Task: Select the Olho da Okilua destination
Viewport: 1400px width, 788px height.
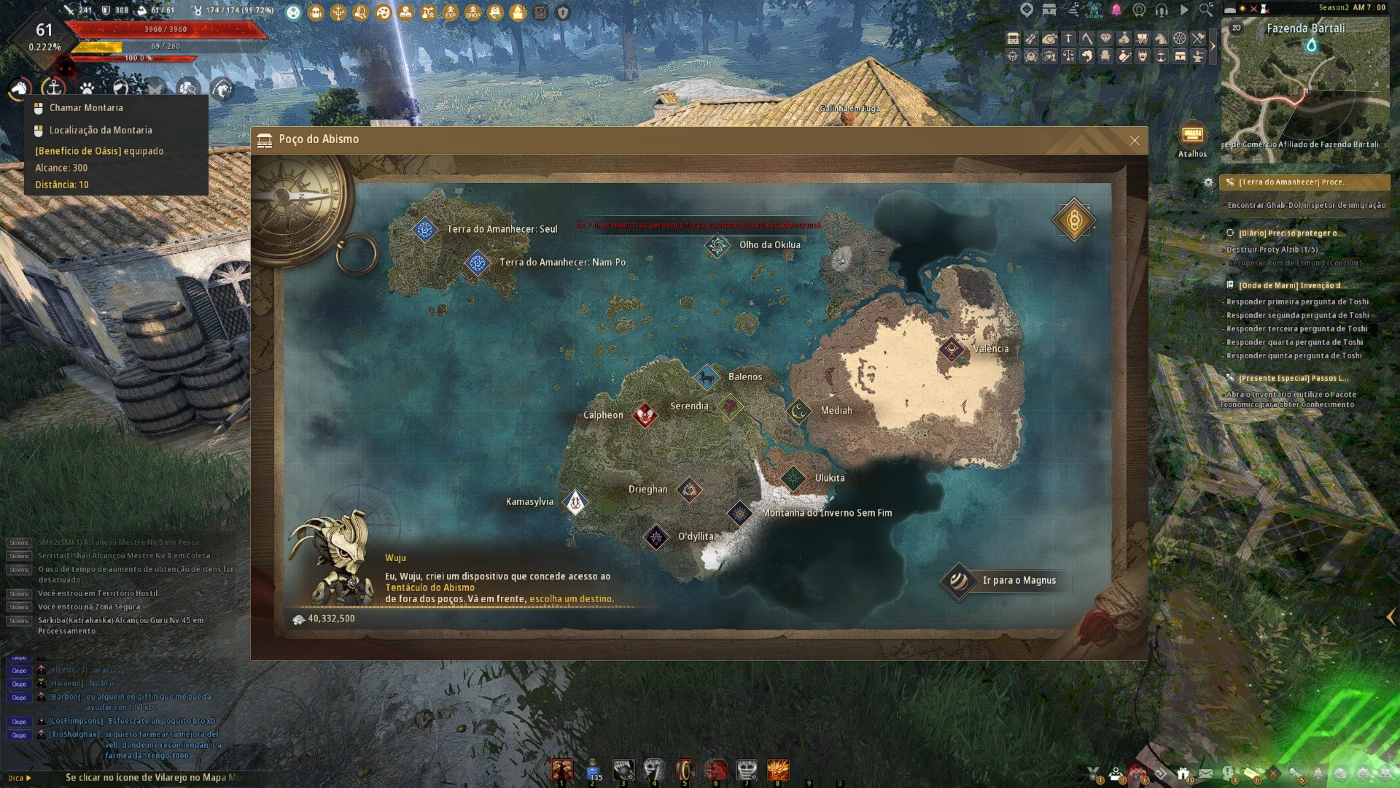Action: click(x=717, y=245)
